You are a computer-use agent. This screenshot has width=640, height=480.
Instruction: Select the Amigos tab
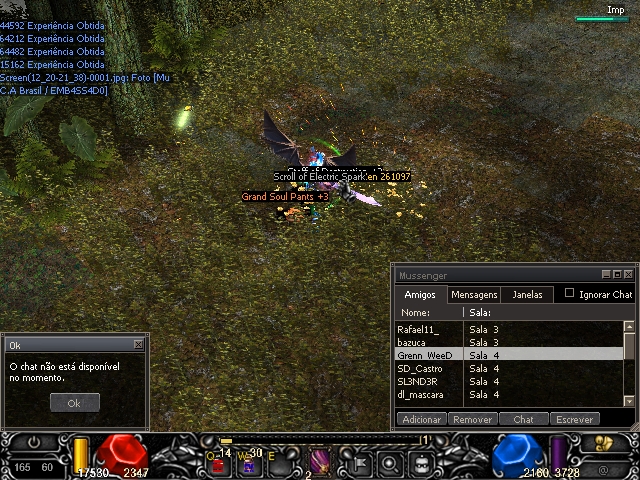420,295
